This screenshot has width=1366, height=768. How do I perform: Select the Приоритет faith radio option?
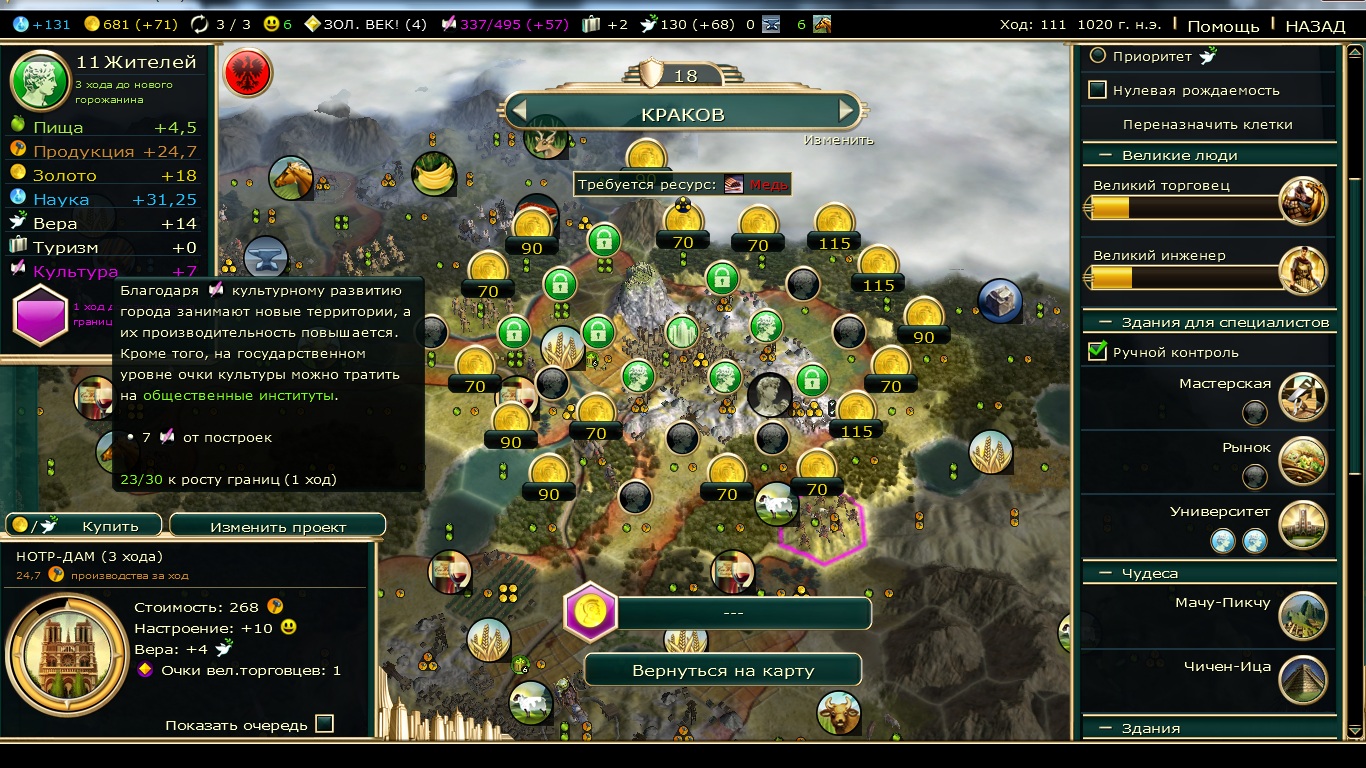(x=1098, y=56)
